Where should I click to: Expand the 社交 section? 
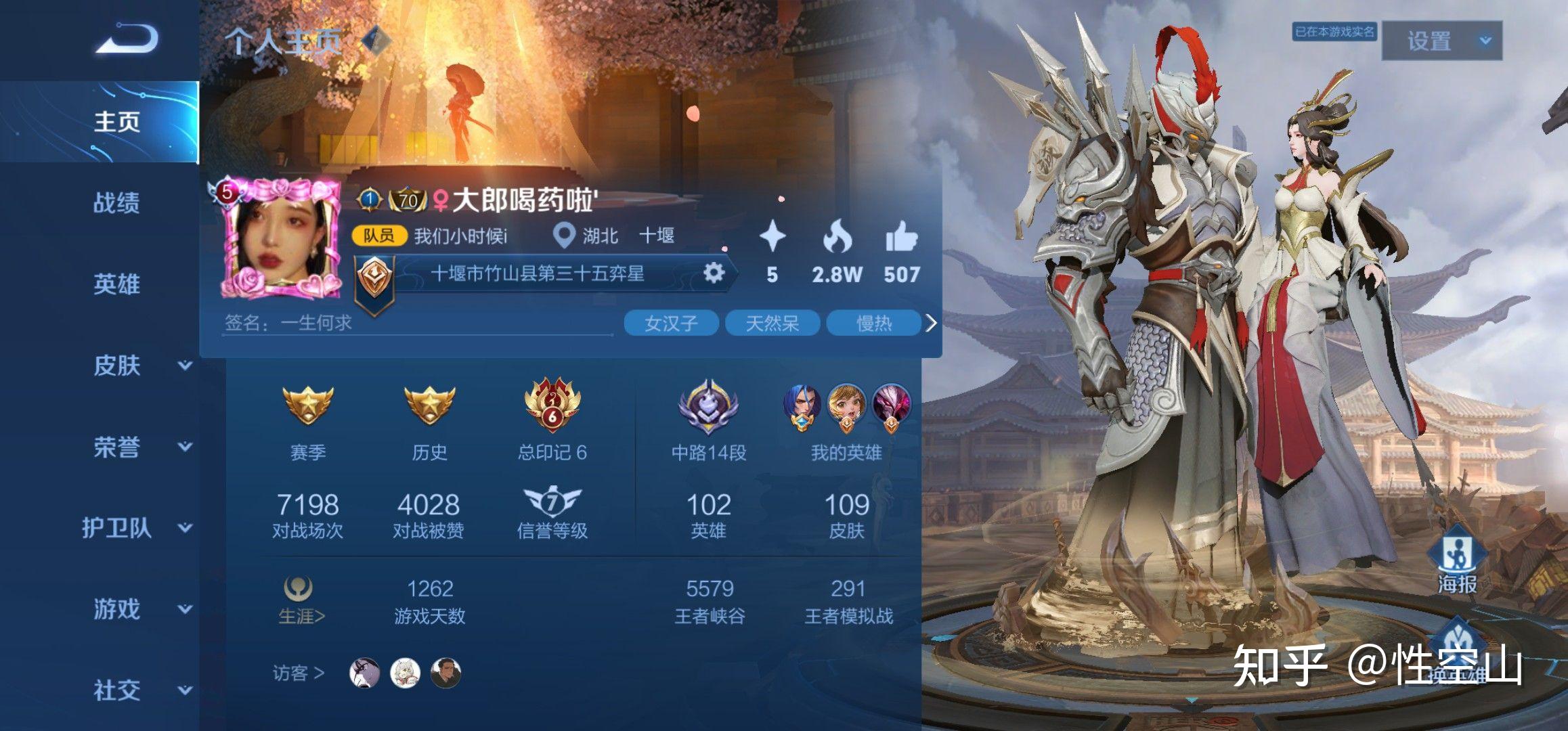tap(184, 690)
